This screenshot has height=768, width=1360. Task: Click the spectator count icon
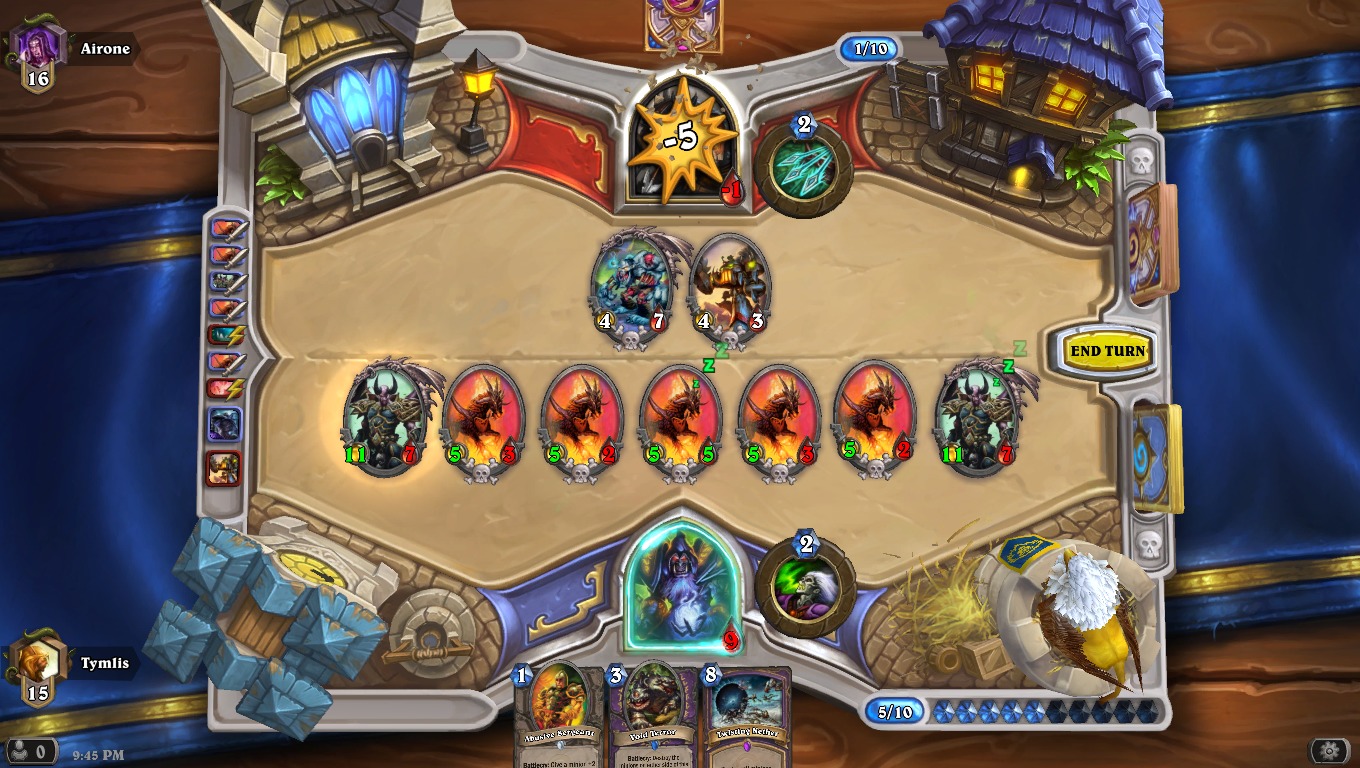point(31,750)
